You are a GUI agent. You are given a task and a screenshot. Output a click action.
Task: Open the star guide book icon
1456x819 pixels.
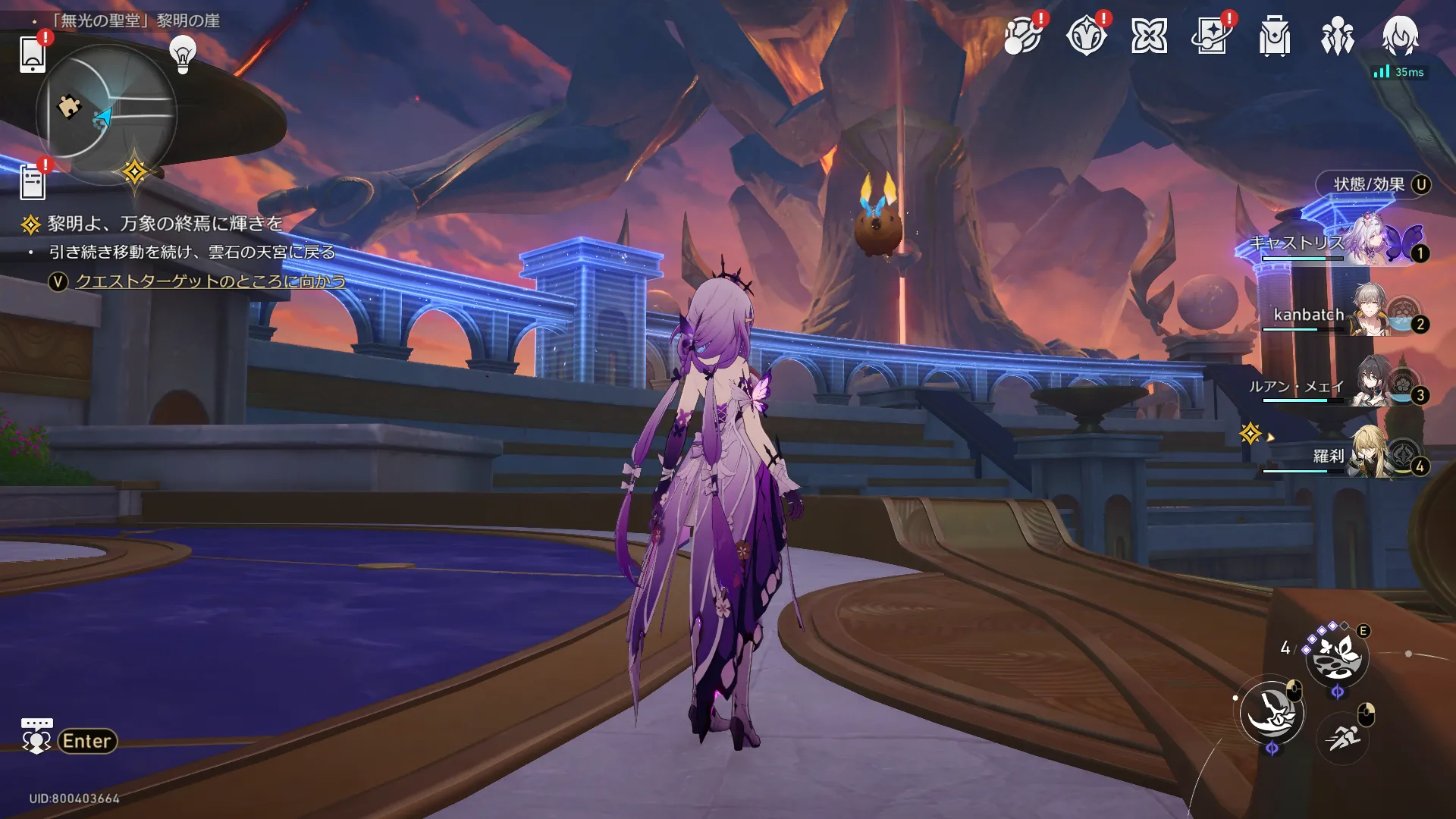(x=1211, y=36)
